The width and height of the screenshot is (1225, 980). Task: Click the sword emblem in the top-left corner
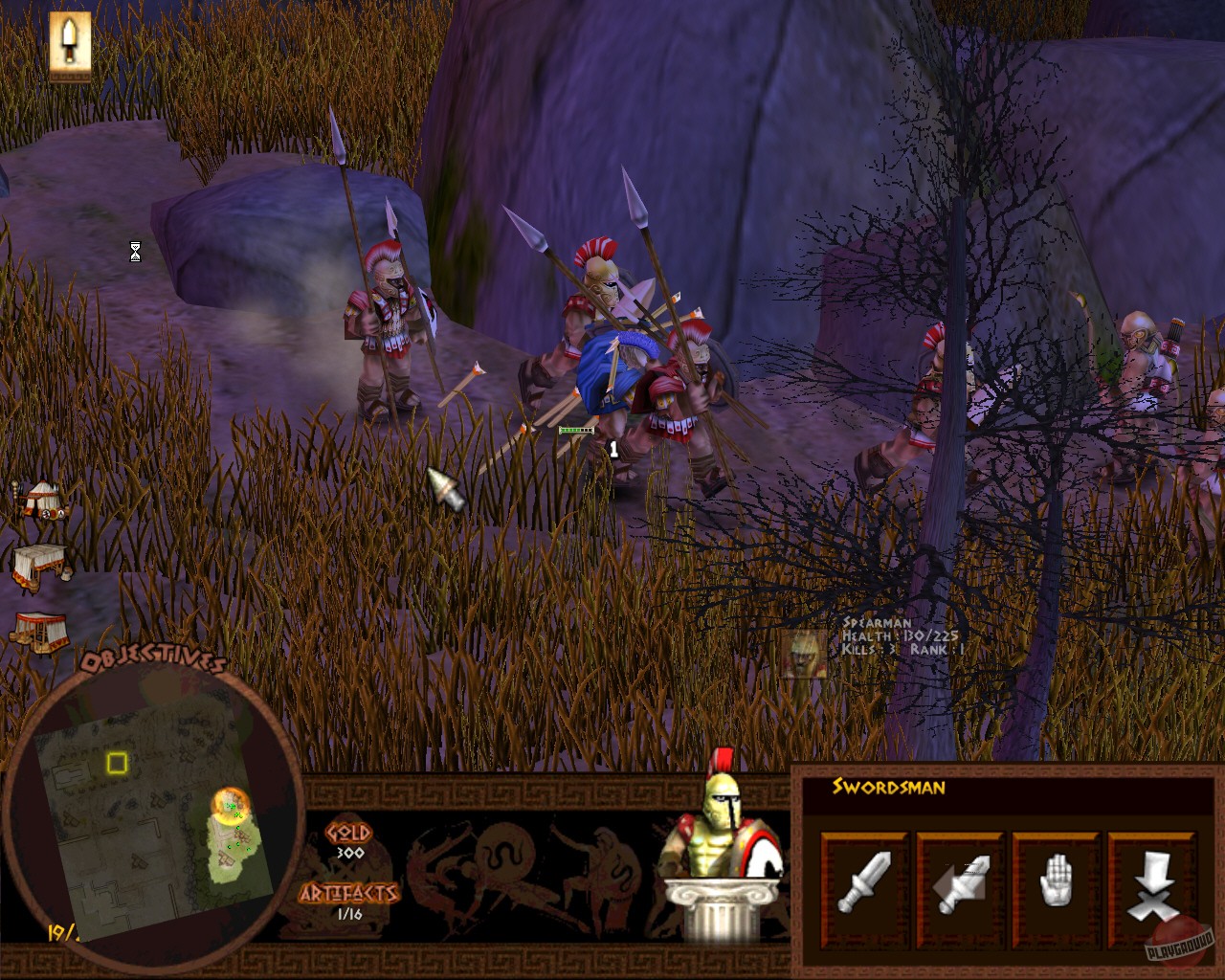[x=68, y=44]
